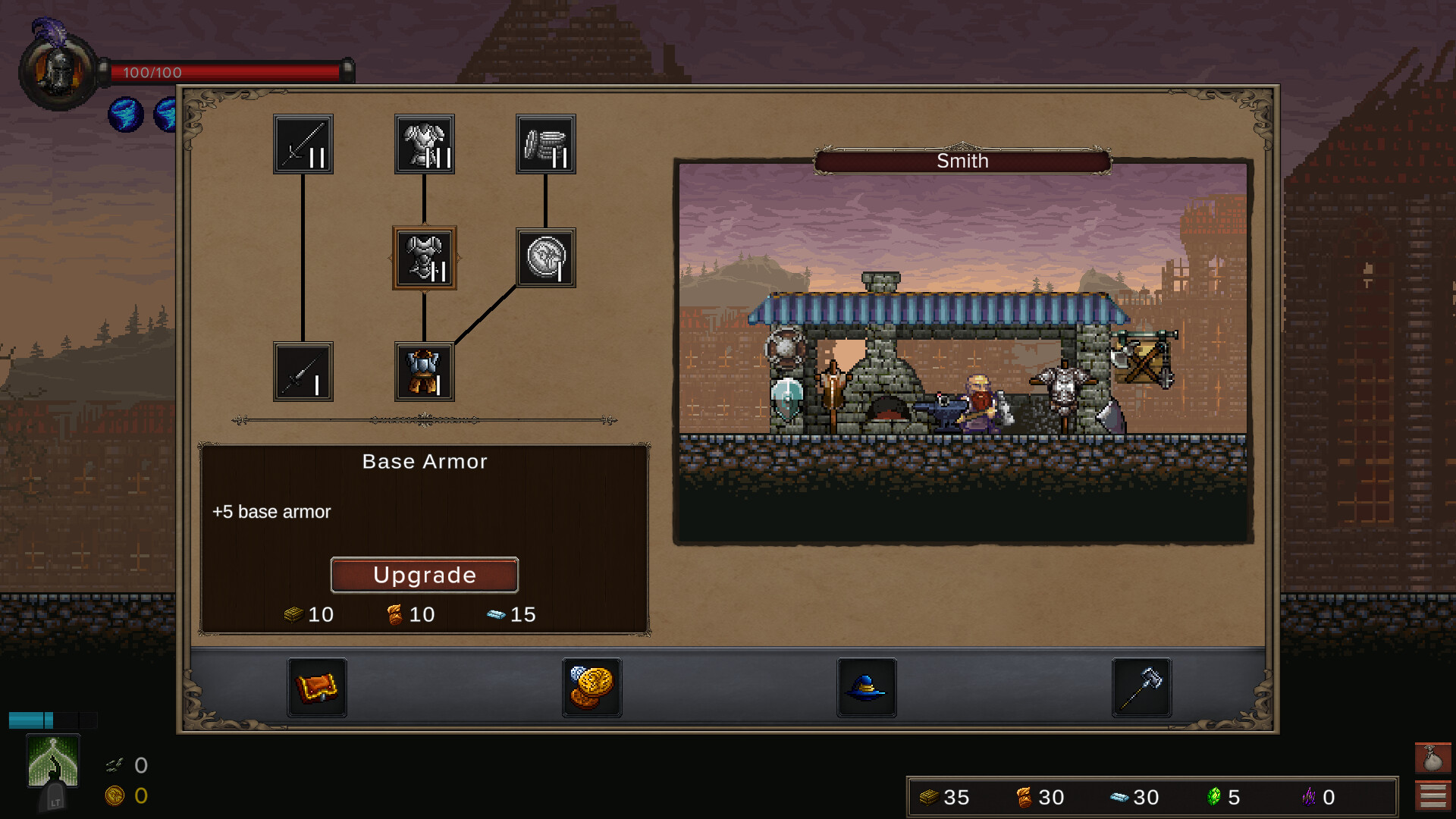Click the Smith title banner

(962, 161)
